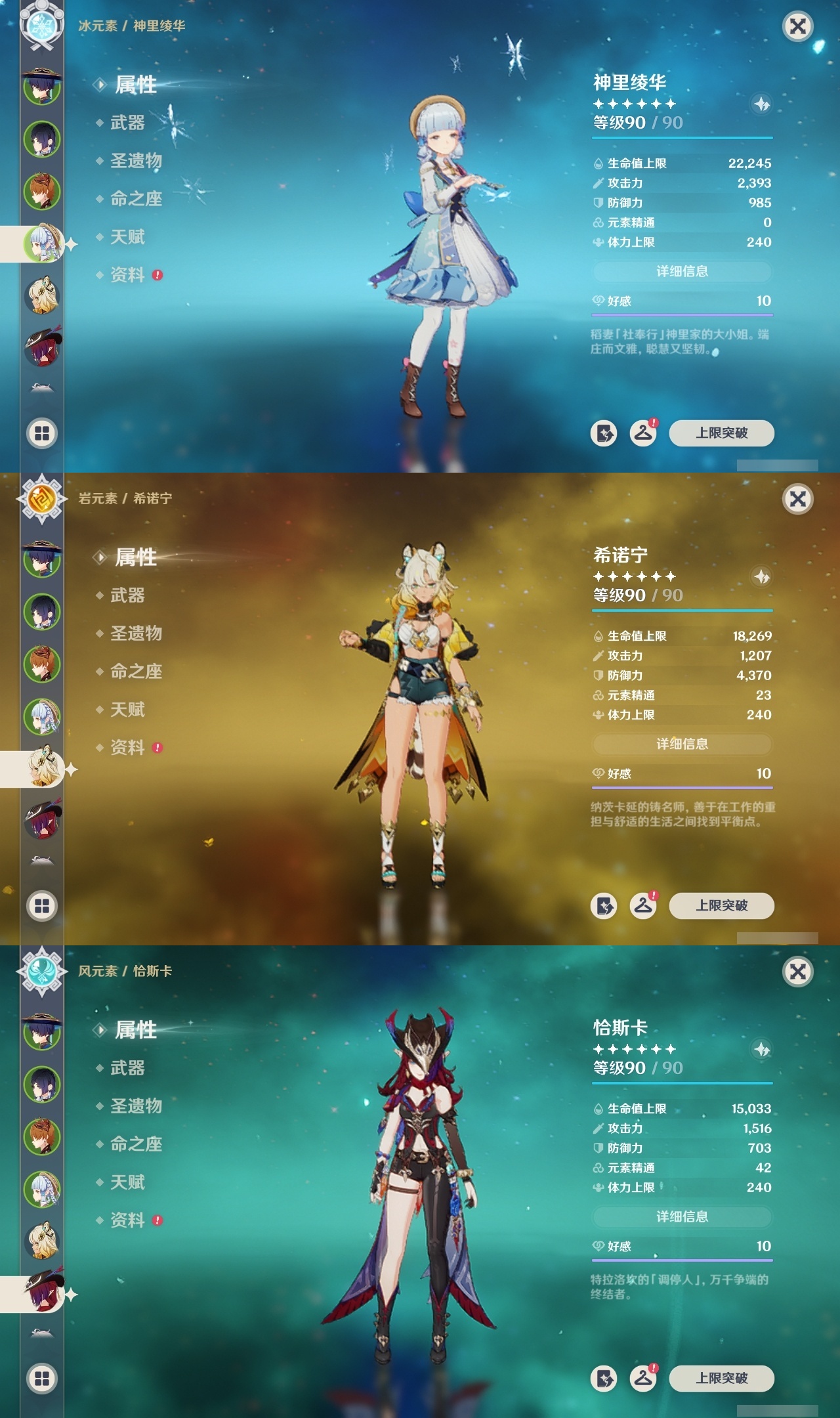Switch to the 圣遗物 tab
The height and width of the screenshot is (1418, 840).
tap(135, 162)
